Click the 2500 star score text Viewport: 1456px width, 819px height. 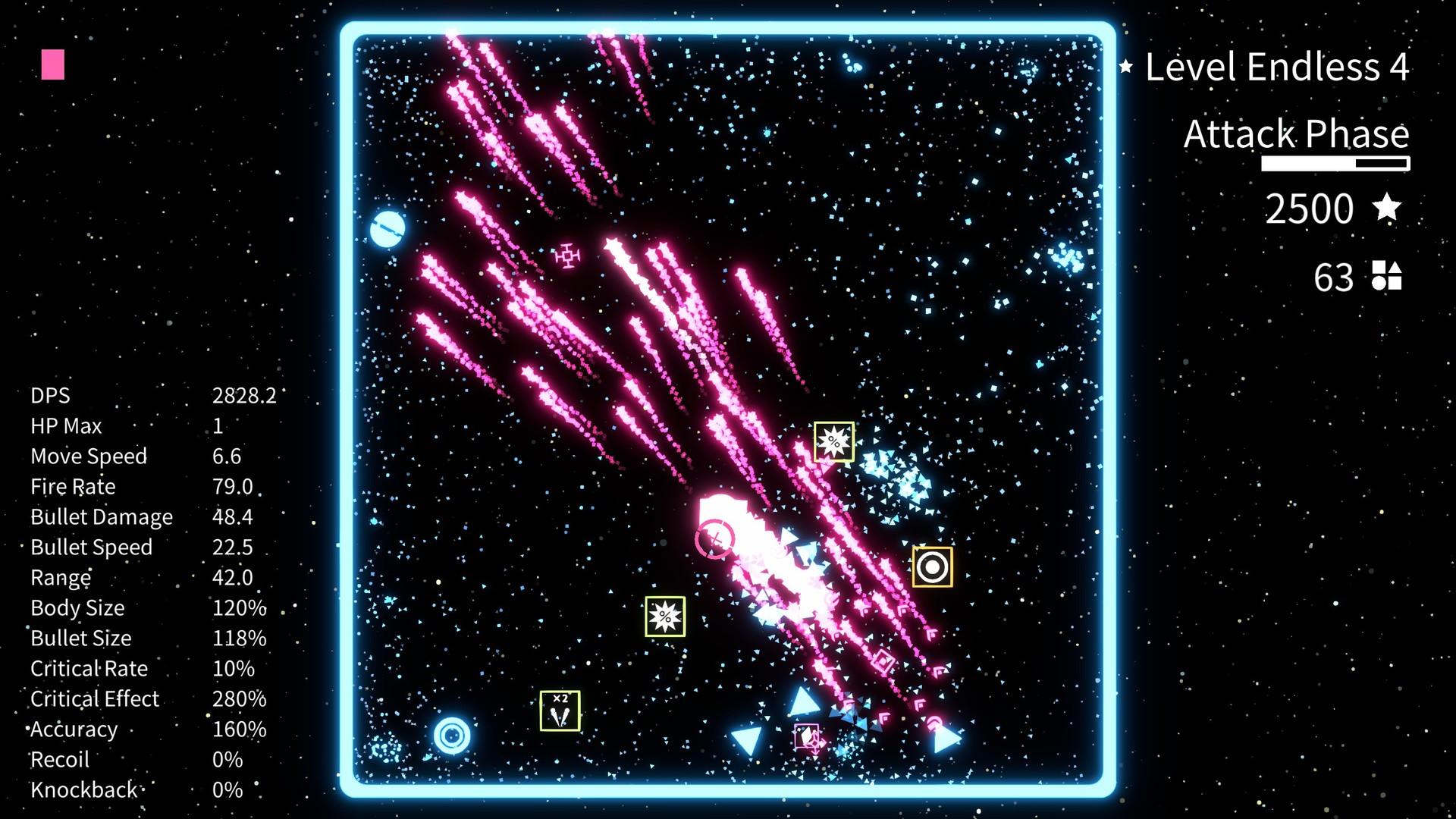tap(1311, 209)
